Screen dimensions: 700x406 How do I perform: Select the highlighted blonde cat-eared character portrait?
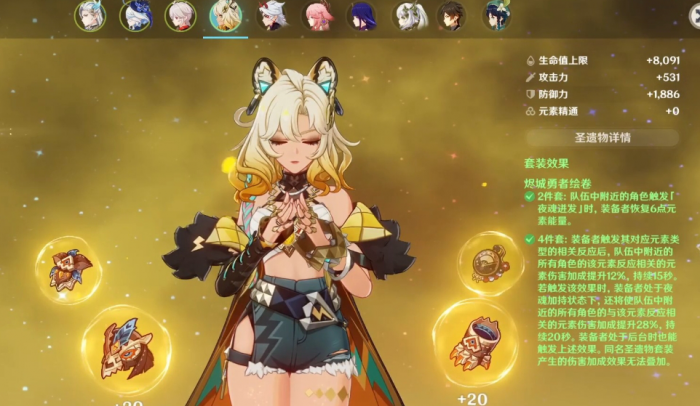coord(225,16)
